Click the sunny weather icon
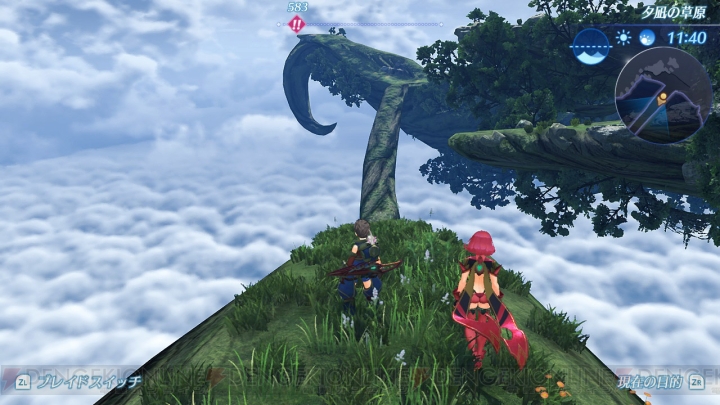720x405 pixels. 625,38
